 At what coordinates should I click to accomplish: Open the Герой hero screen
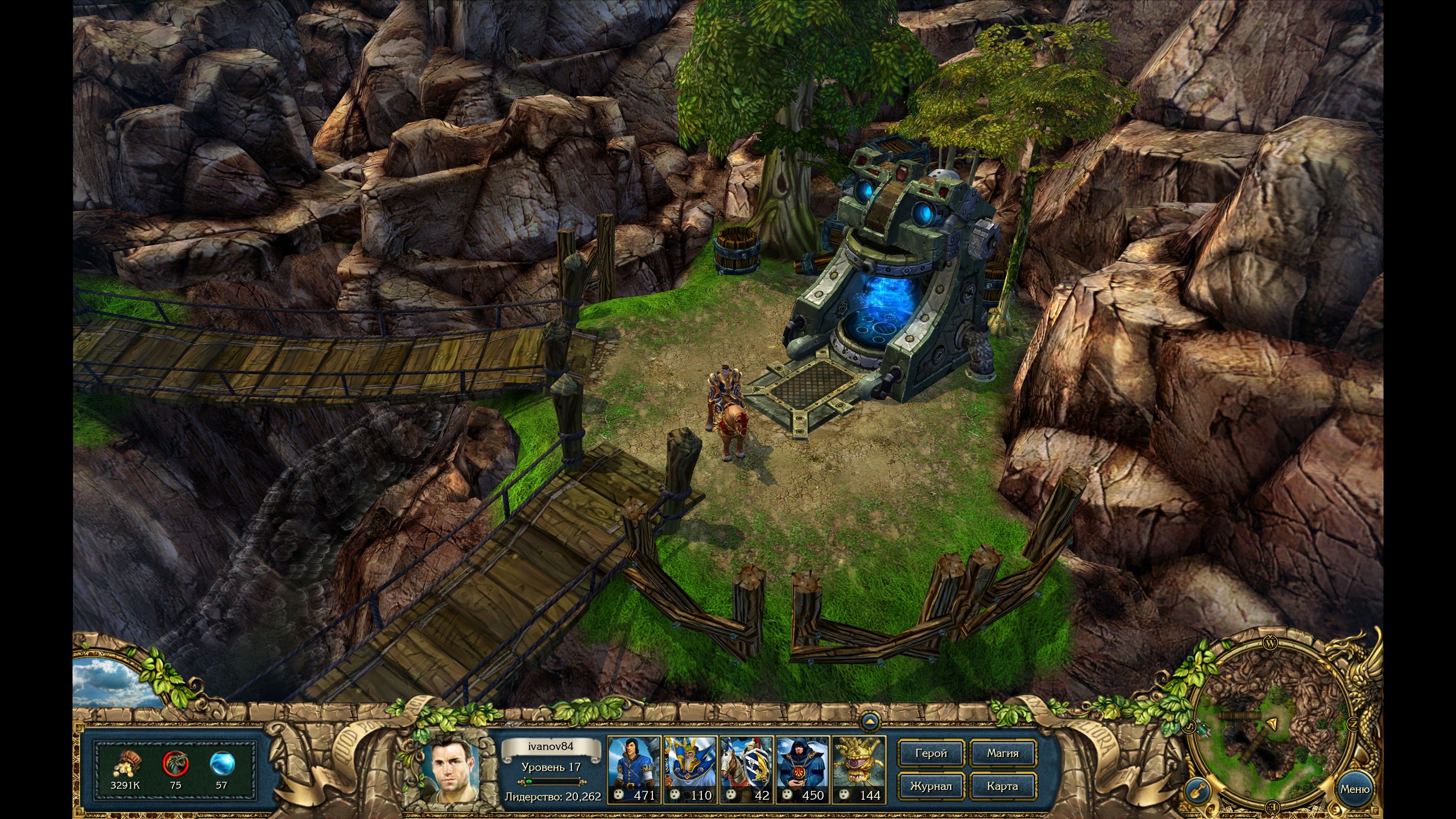click(931, 753)
